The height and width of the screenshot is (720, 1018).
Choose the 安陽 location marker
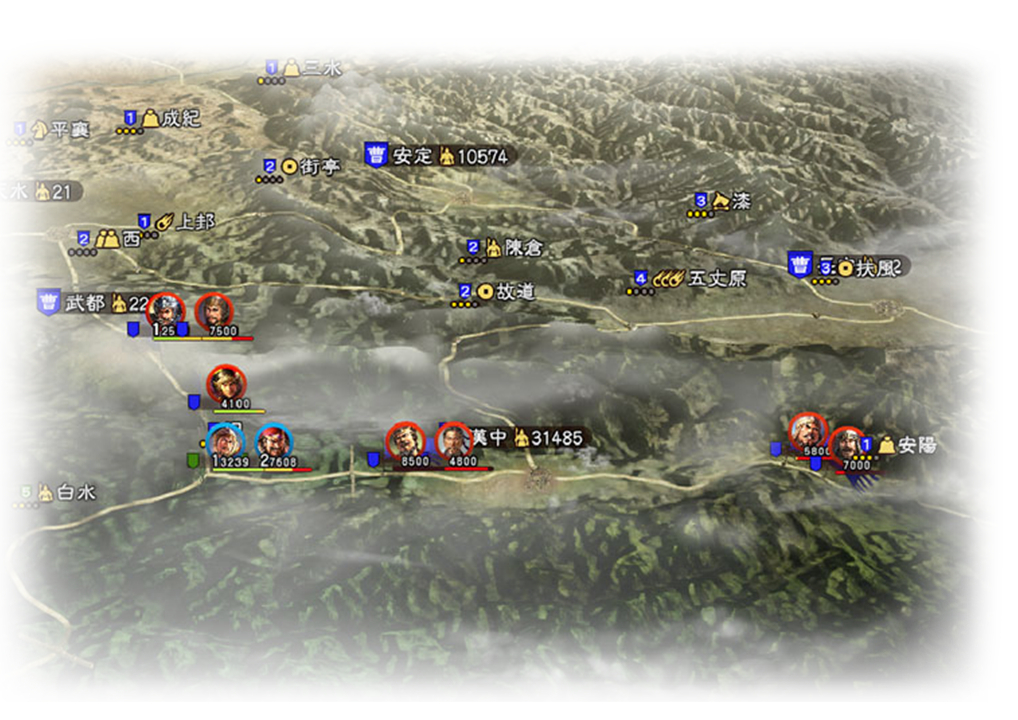(916, 445)
